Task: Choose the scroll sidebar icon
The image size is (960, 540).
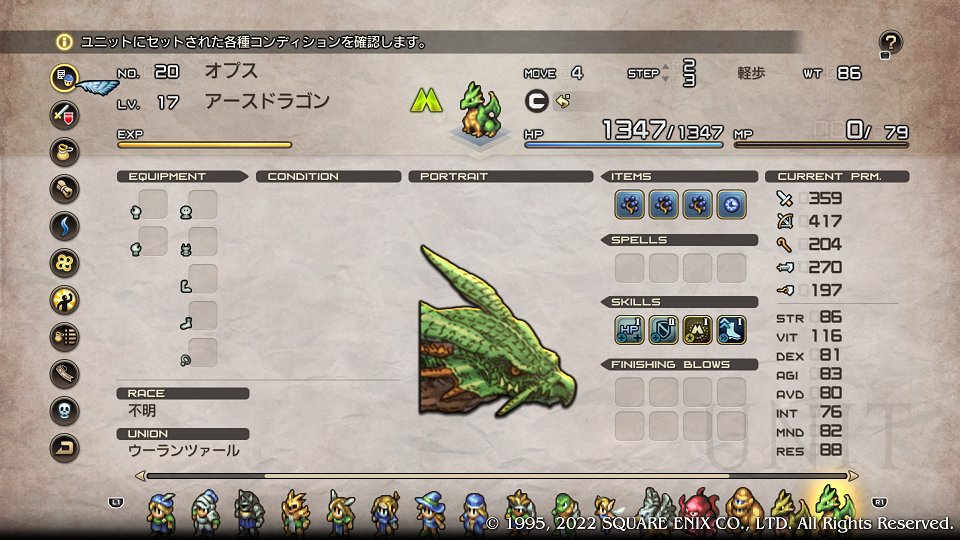Action: [65, 188]
